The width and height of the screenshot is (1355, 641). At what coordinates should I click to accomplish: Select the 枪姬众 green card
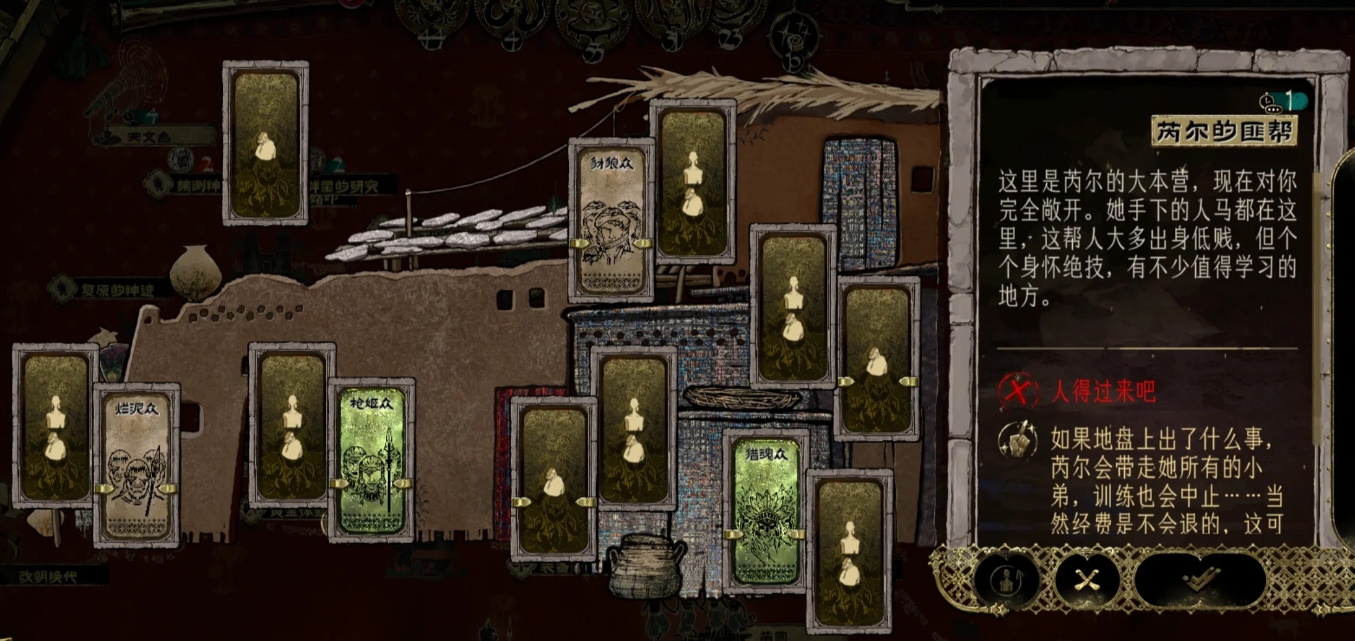[x=372, y=460]
